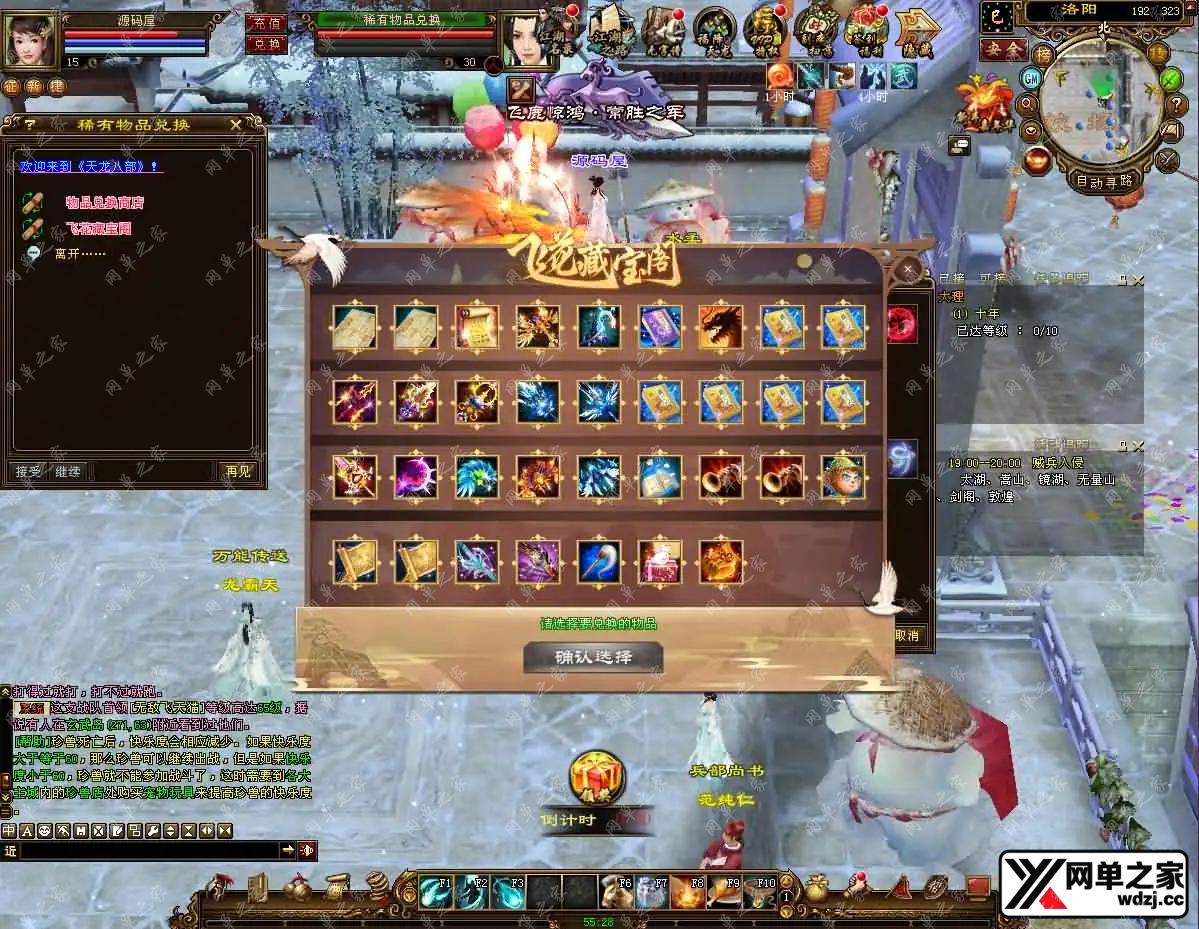This screenshot has width=1199, height=929.
Task: Open the 充值 recharge button
Action: (x=265, y=22)
